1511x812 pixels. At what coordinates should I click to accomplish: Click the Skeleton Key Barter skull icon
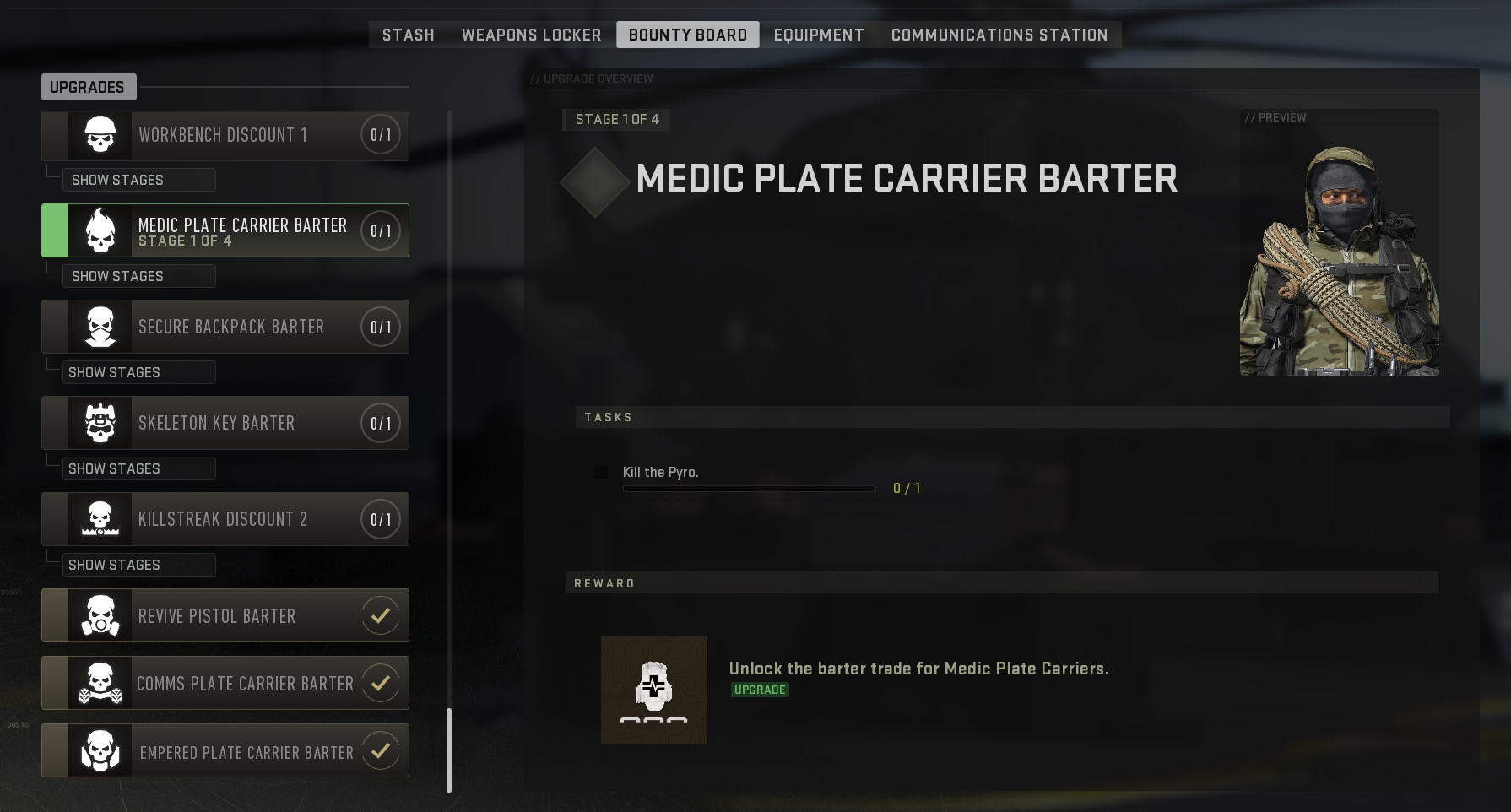pyautogui.click(x=99, y=423)
